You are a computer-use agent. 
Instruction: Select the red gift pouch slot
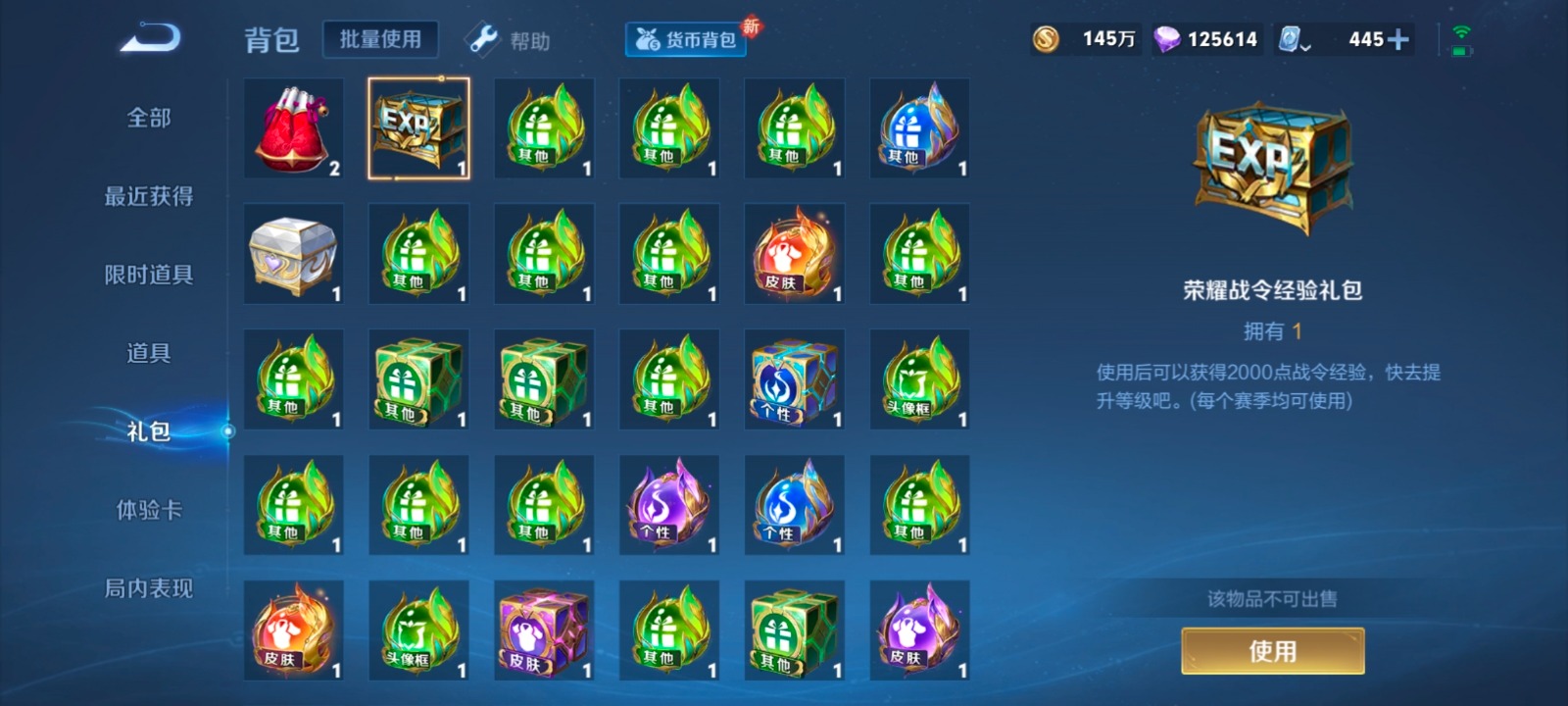(x=294, y=128)
